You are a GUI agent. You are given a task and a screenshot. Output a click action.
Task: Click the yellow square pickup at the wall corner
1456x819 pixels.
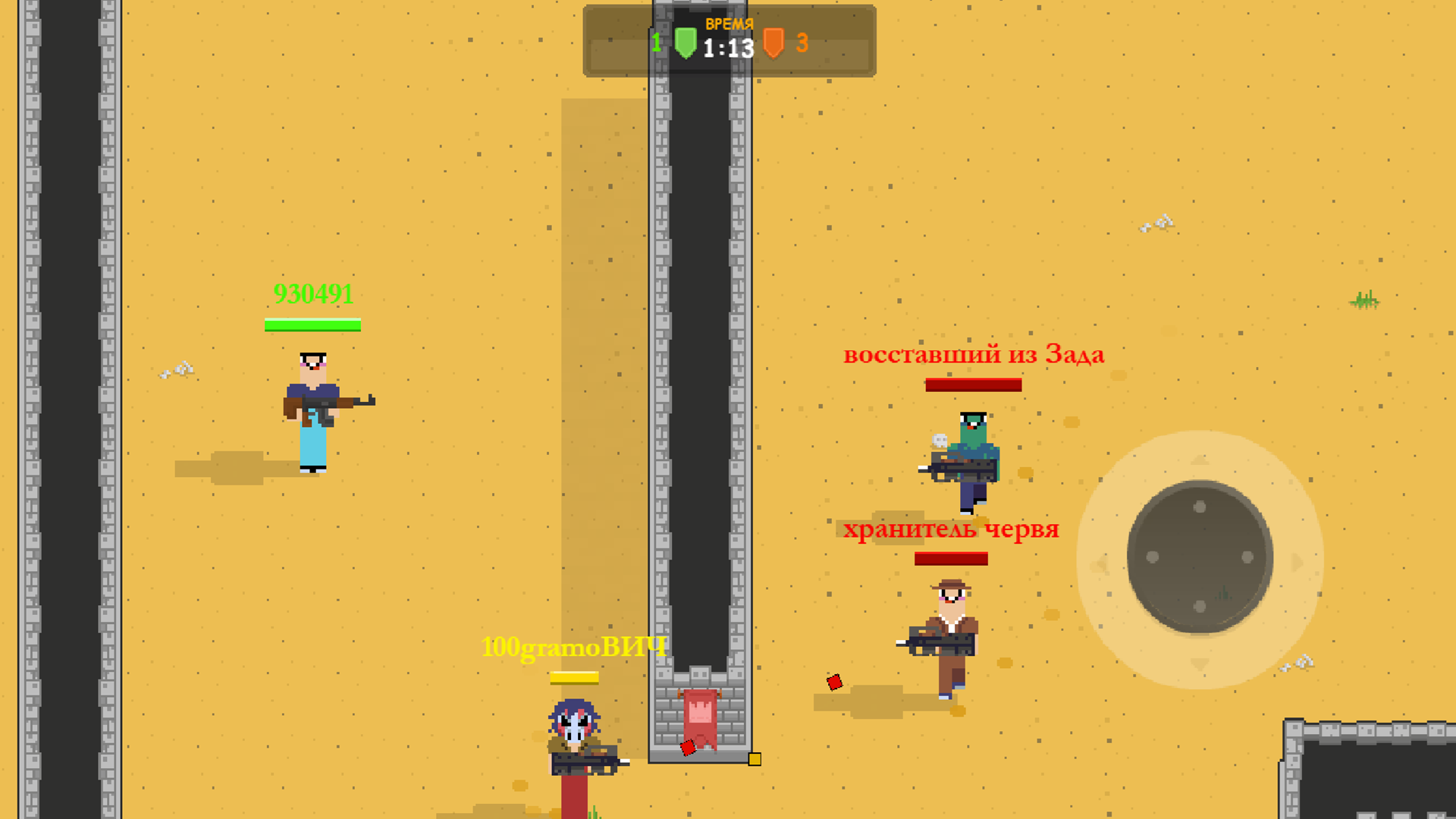754,758
